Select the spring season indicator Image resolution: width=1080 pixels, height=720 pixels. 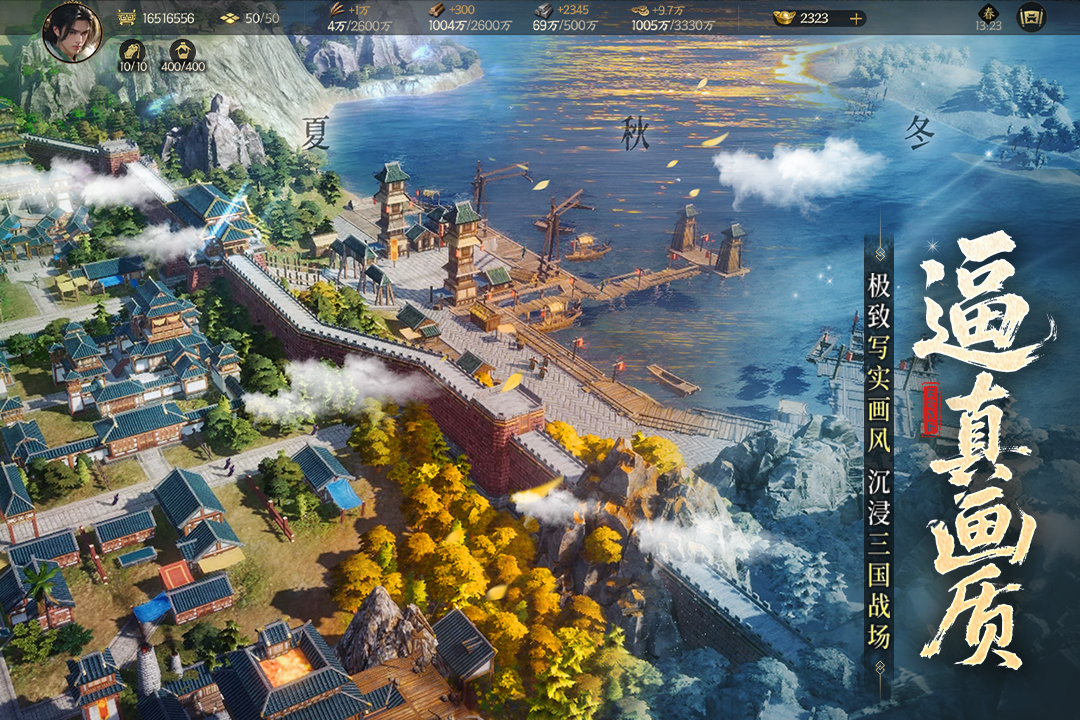point(988,13)
